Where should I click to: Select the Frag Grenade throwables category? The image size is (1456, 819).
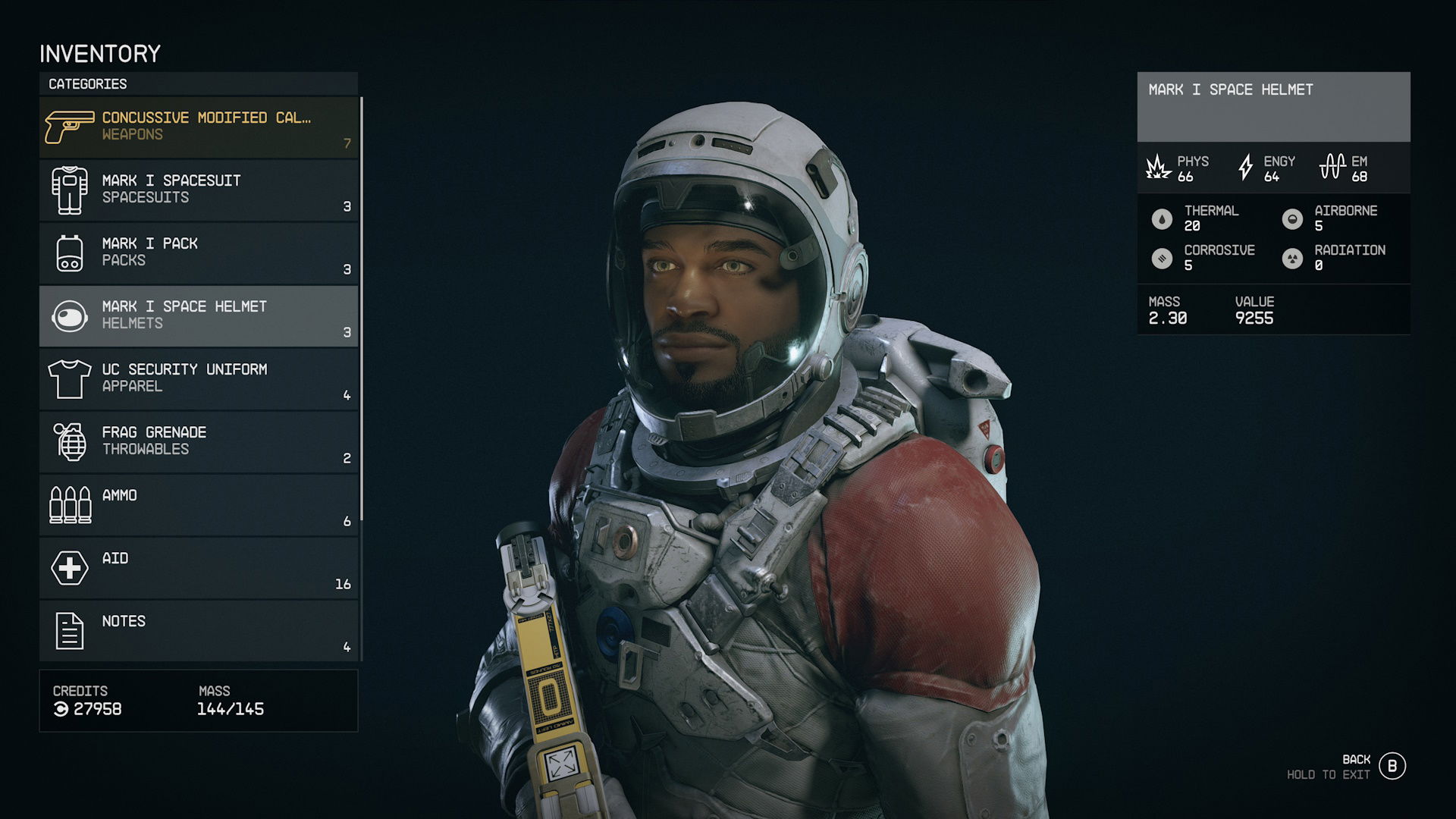pos(199,441)
